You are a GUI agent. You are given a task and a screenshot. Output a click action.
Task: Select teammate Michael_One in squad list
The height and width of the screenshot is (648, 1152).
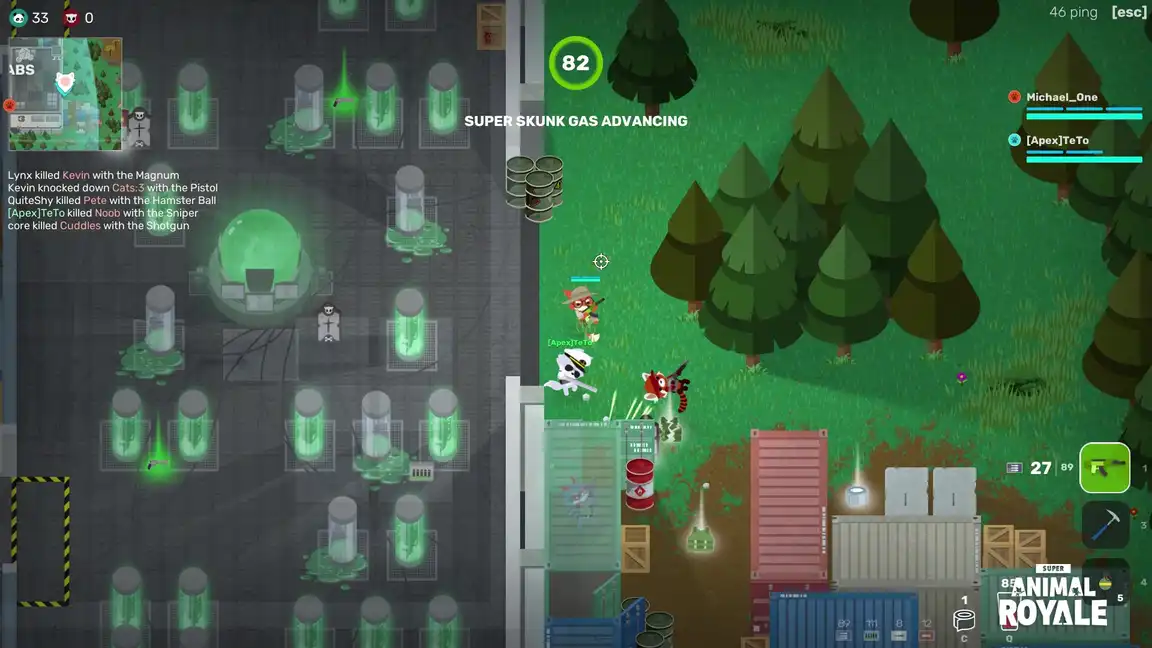pos(1062,97)
